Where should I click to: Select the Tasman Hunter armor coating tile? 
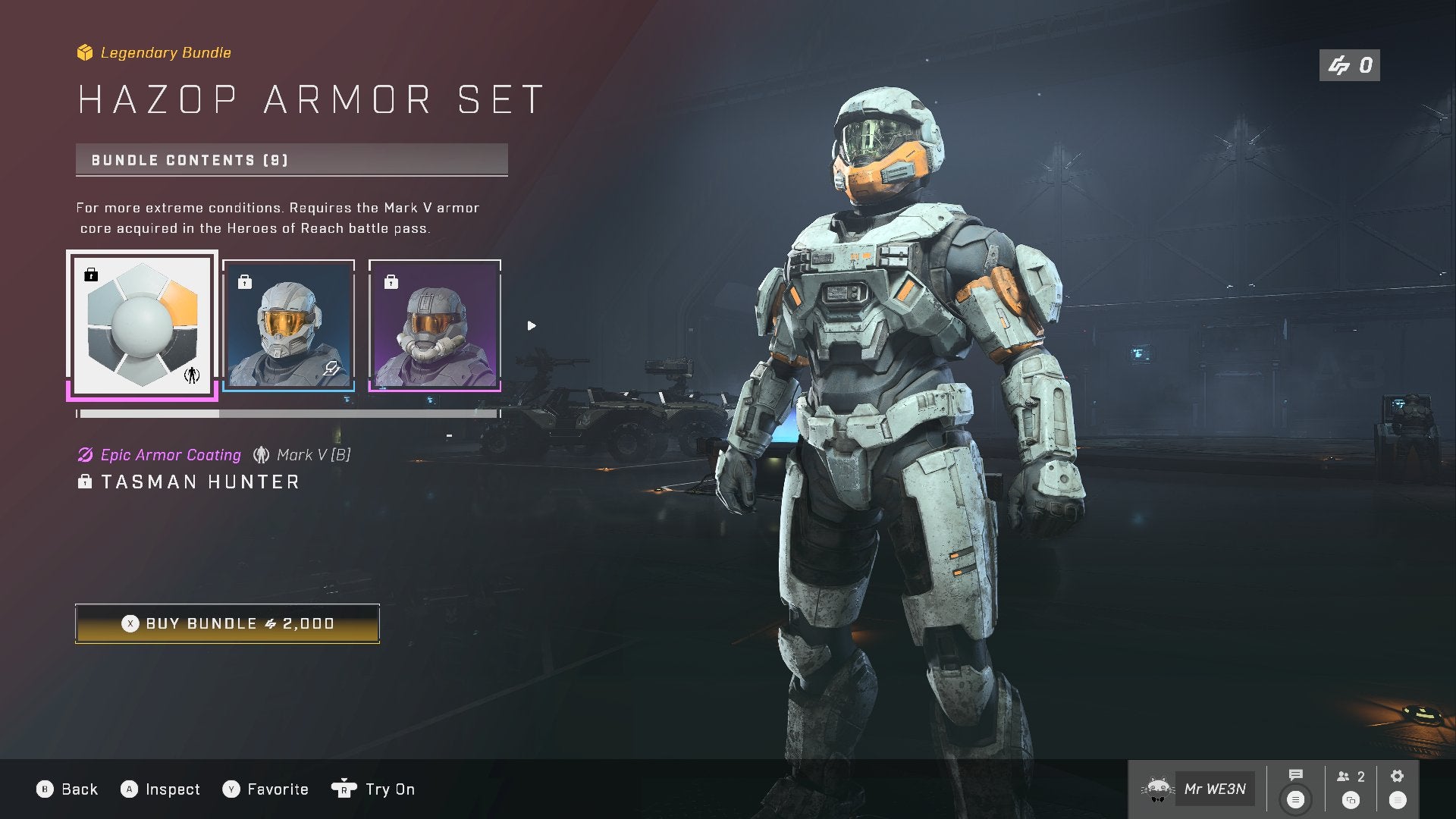(x=143, y=325)
